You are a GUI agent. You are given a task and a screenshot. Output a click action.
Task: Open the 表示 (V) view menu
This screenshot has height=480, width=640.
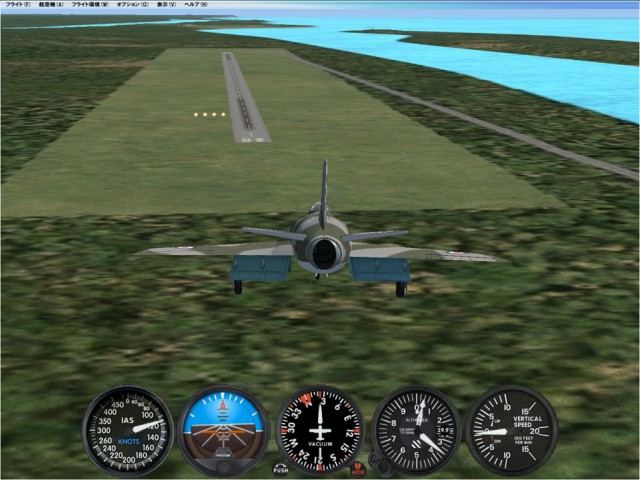pos(166,4)
